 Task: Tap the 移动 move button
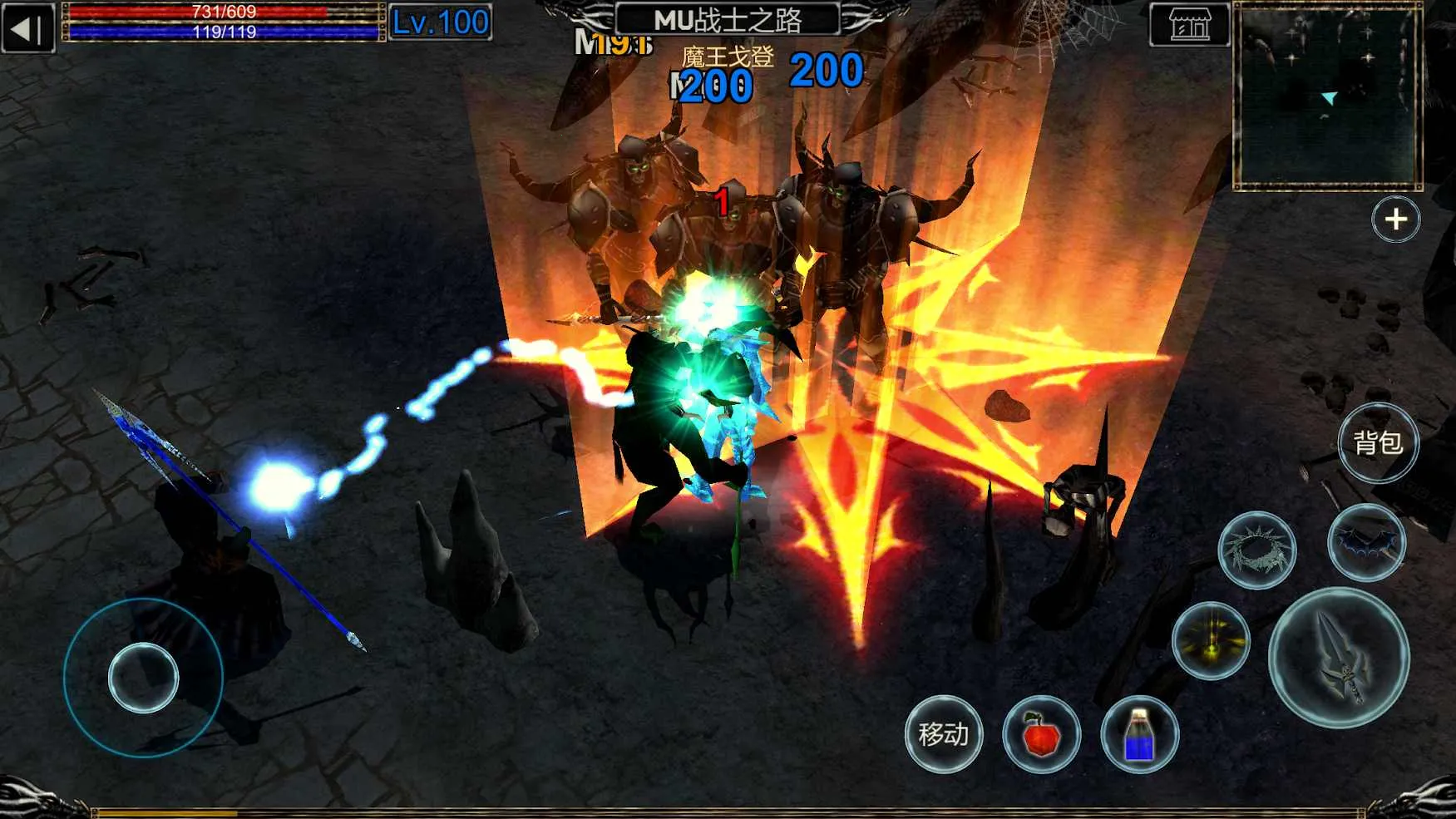(944, 734)
